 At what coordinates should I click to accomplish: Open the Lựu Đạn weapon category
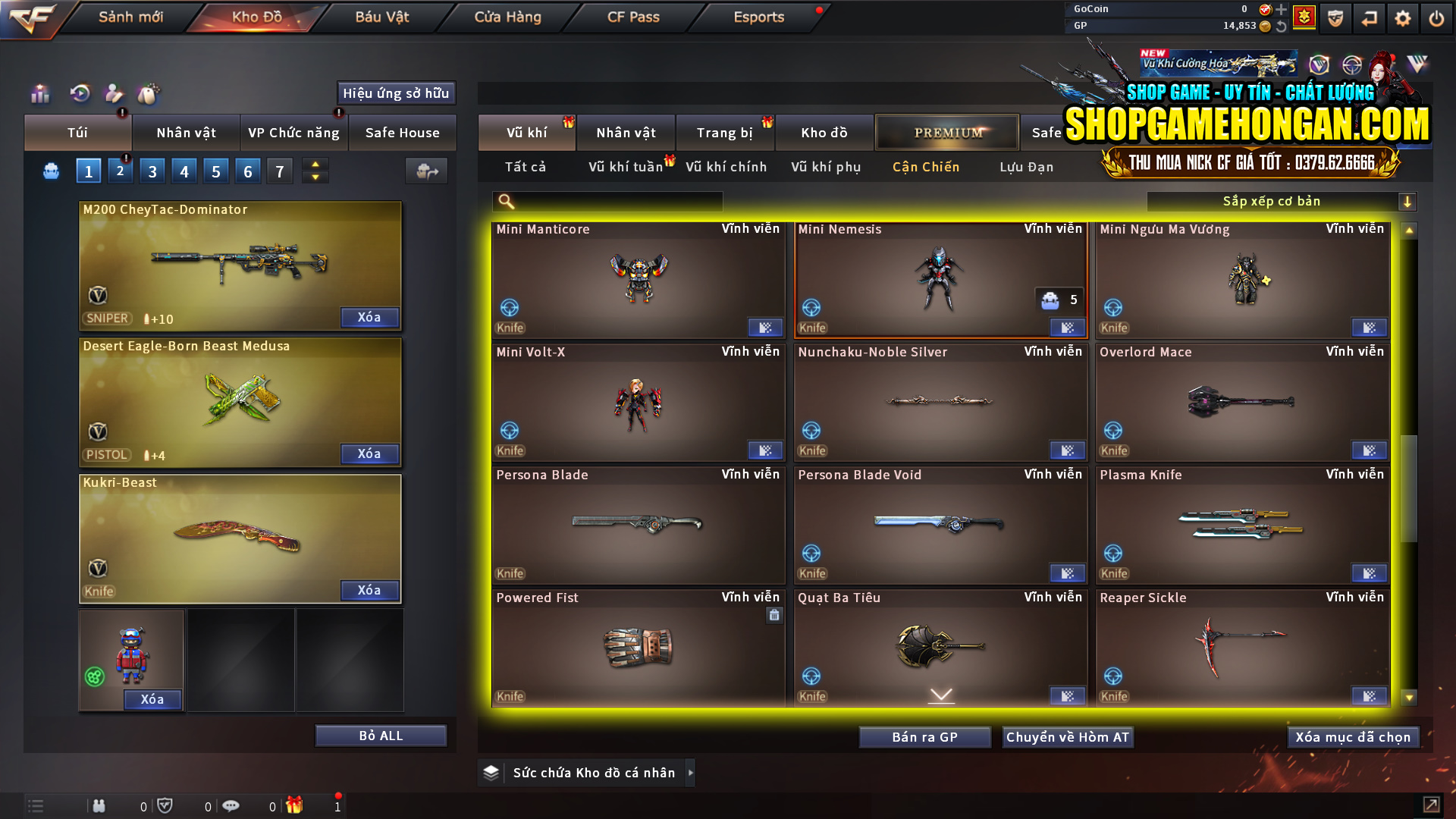point(1028,167)
